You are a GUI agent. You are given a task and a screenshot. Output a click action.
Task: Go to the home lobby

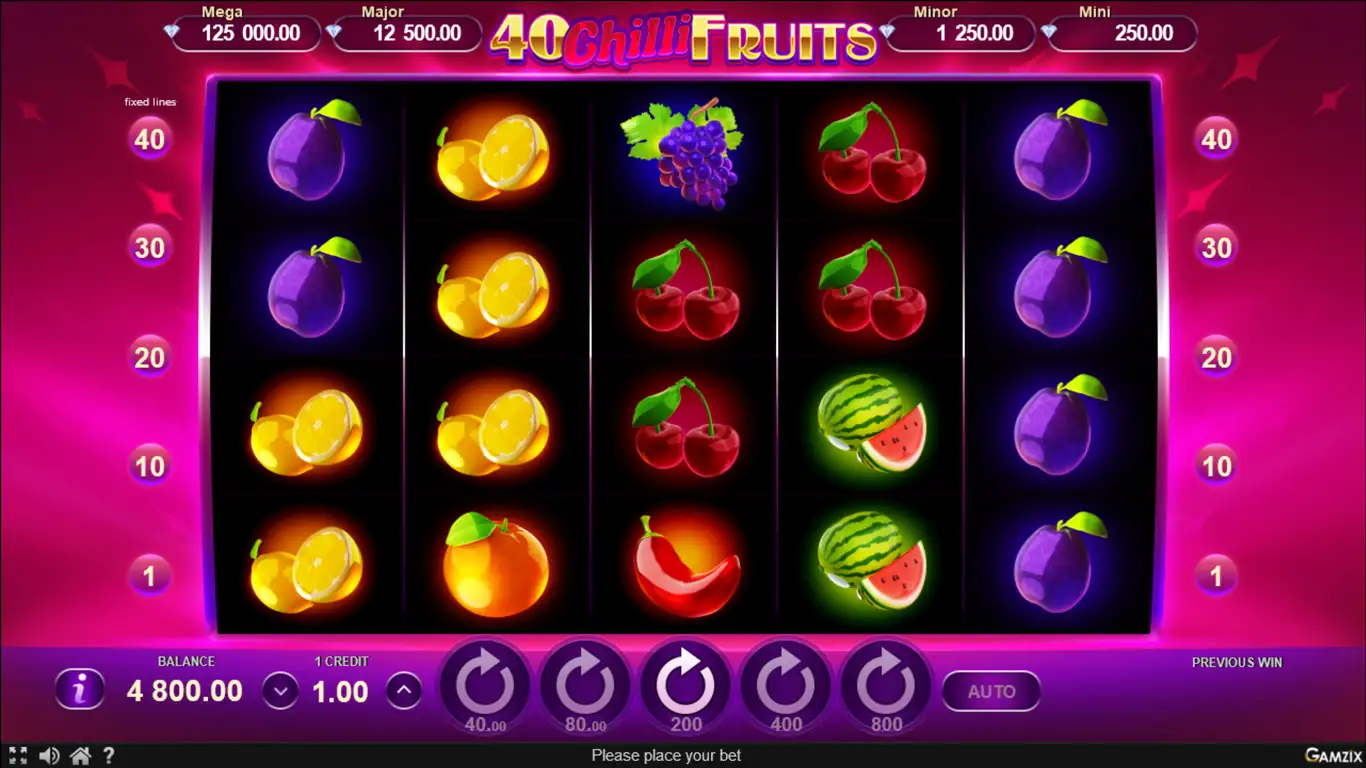(80, 756)
